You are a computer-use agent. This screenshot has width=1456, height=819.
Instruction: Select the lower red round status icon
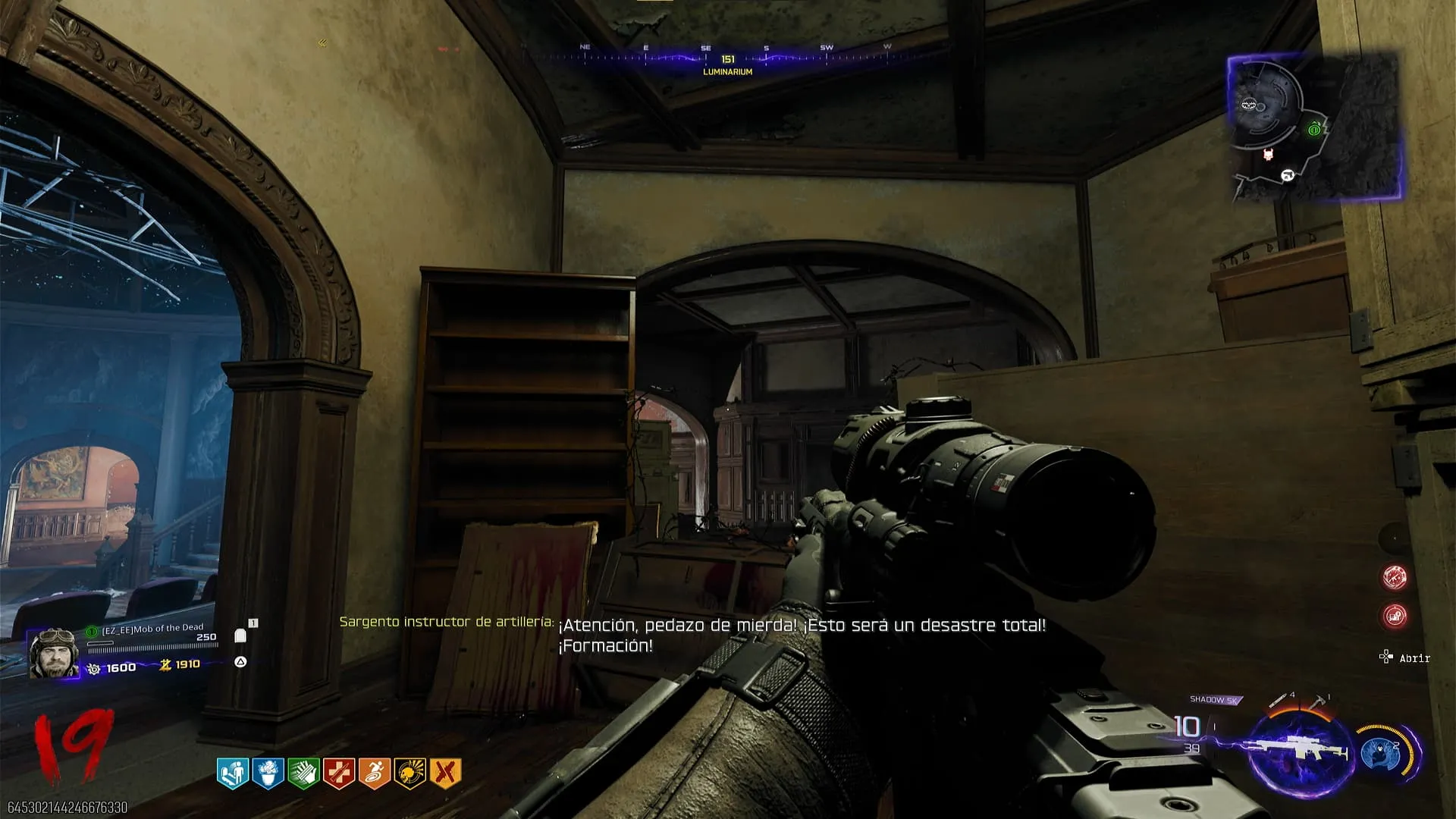point(1395,616)
